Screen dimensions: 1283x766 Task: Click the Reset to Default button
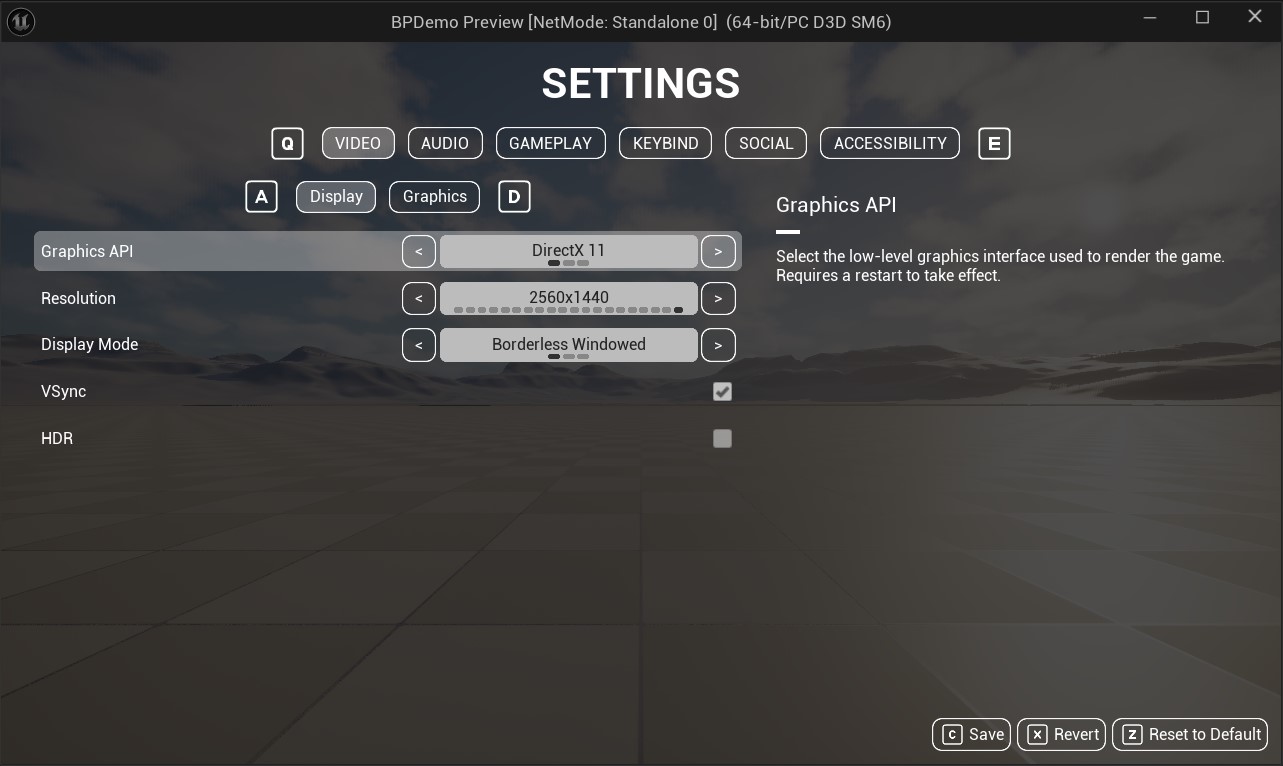[x=1189, y=734]
